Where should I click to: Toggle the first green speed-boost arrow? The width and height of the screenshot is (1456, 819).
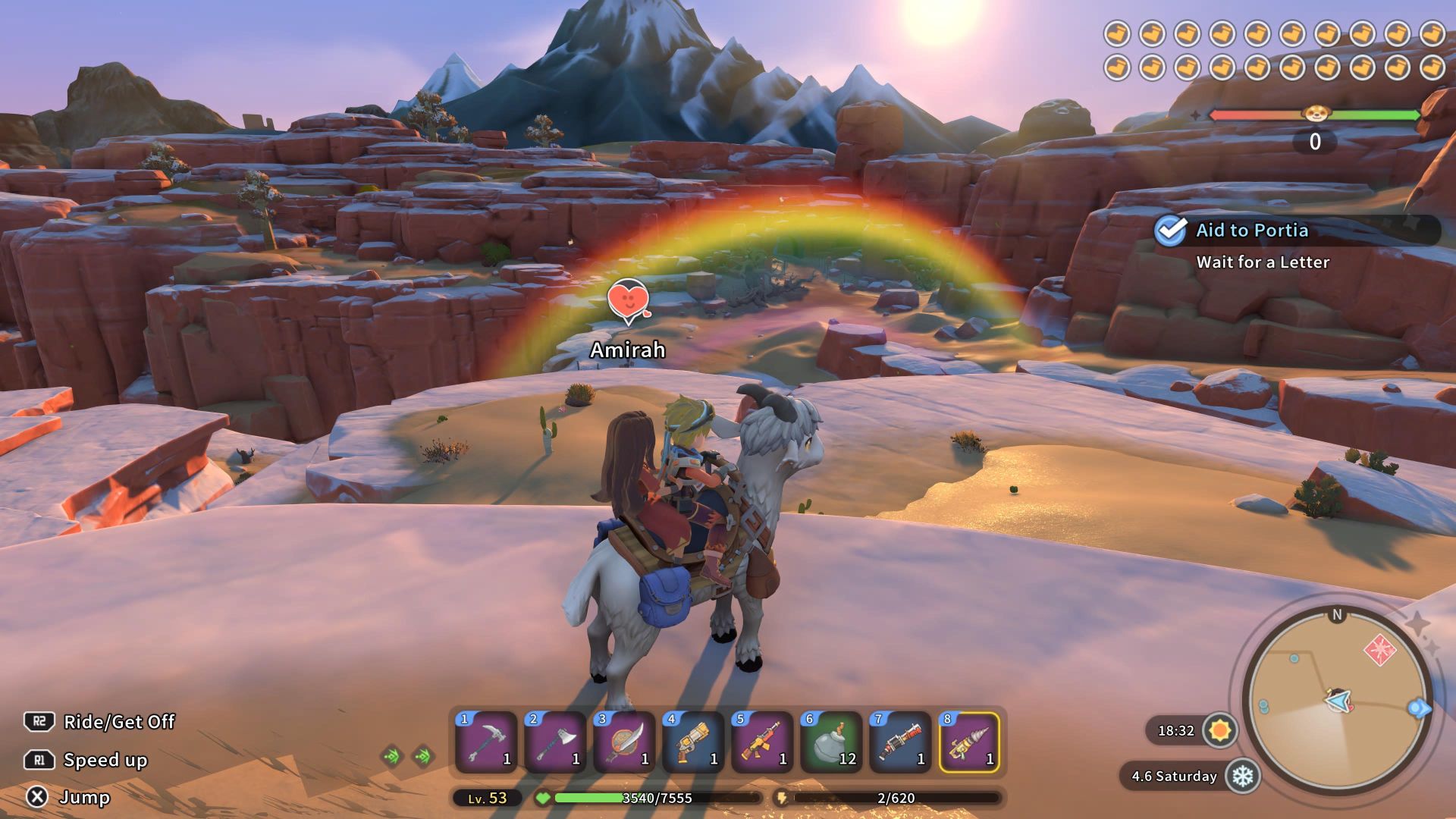394,756
